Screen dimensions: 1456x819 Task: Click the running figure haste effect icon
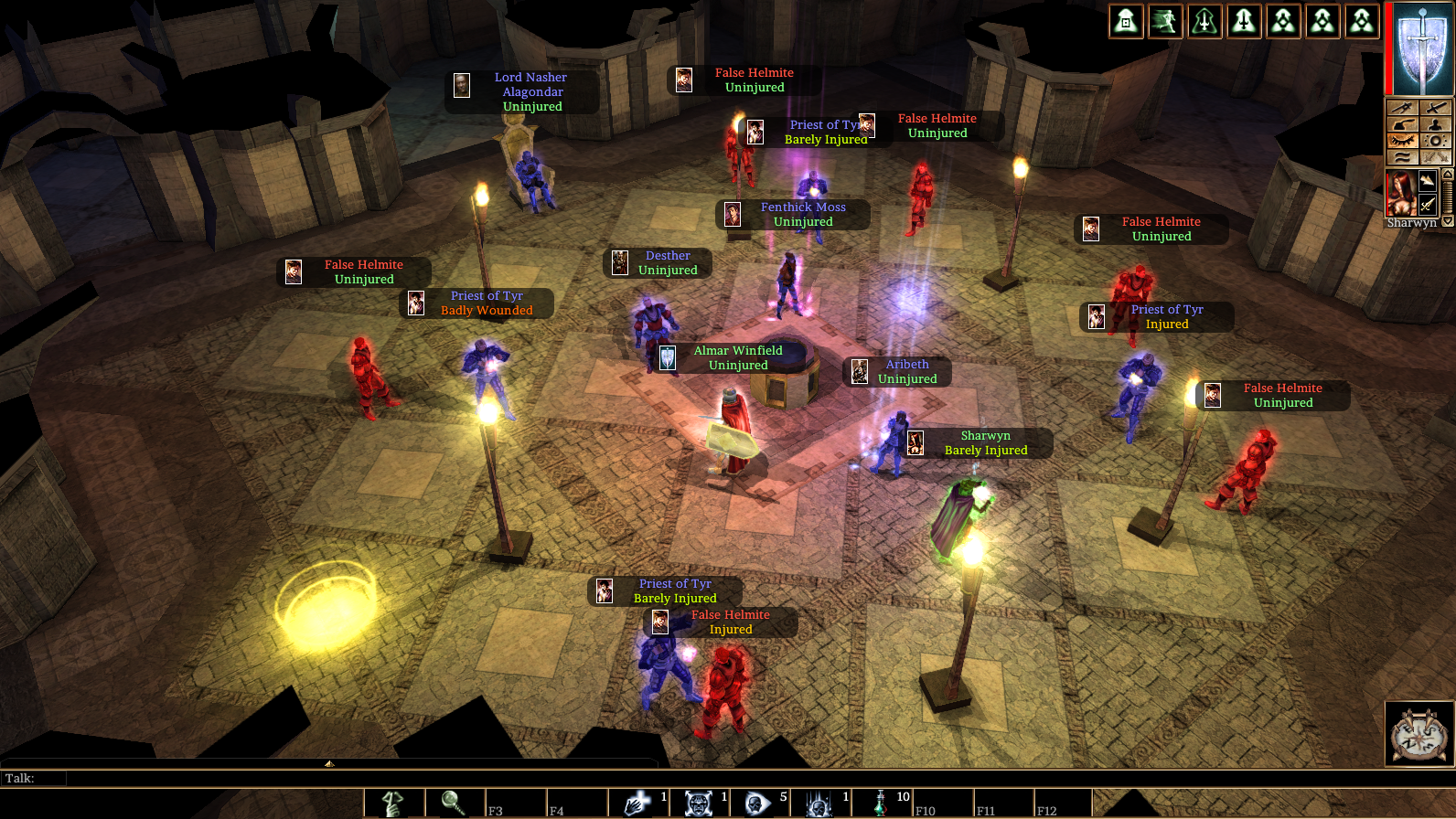pyautogui.click(x=1165, y=21)
